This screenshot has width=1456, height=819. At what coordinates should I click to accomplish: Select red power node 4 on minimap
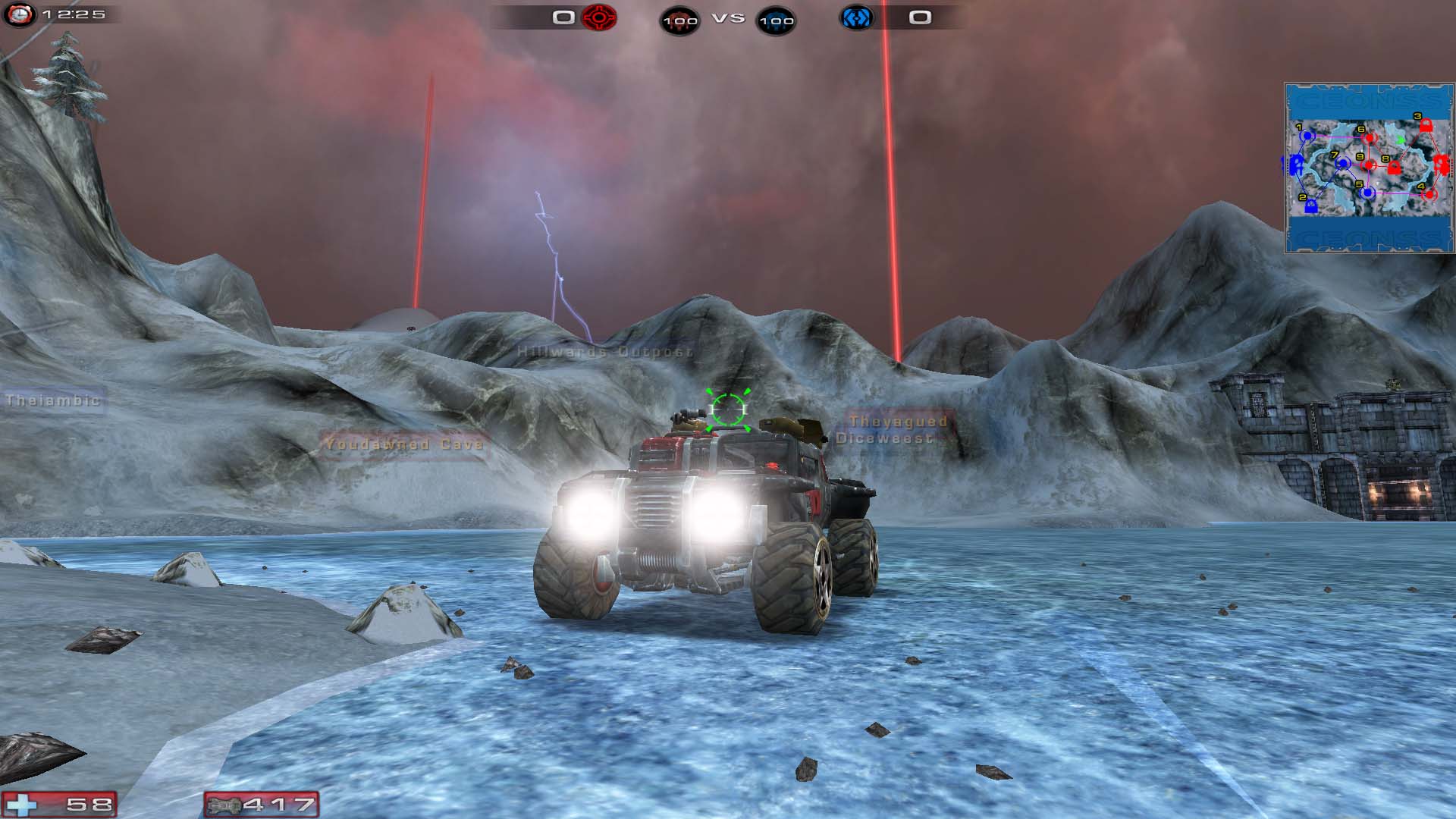(1429, 195)
